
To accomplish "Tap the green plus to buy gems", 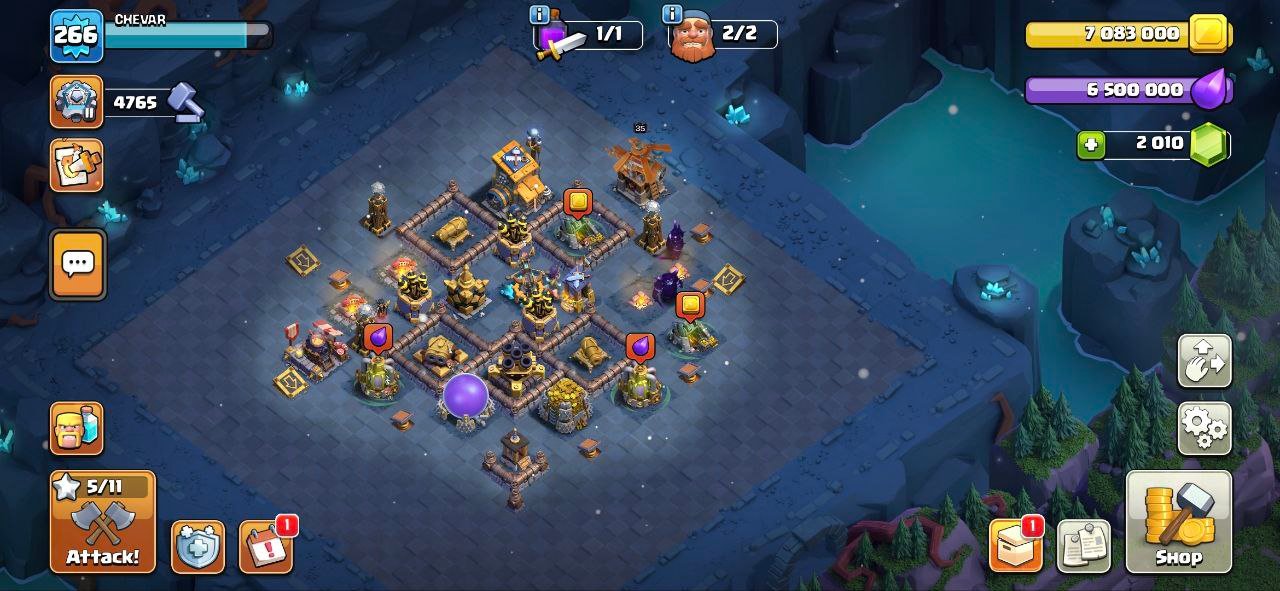I will coord(1091,144).
